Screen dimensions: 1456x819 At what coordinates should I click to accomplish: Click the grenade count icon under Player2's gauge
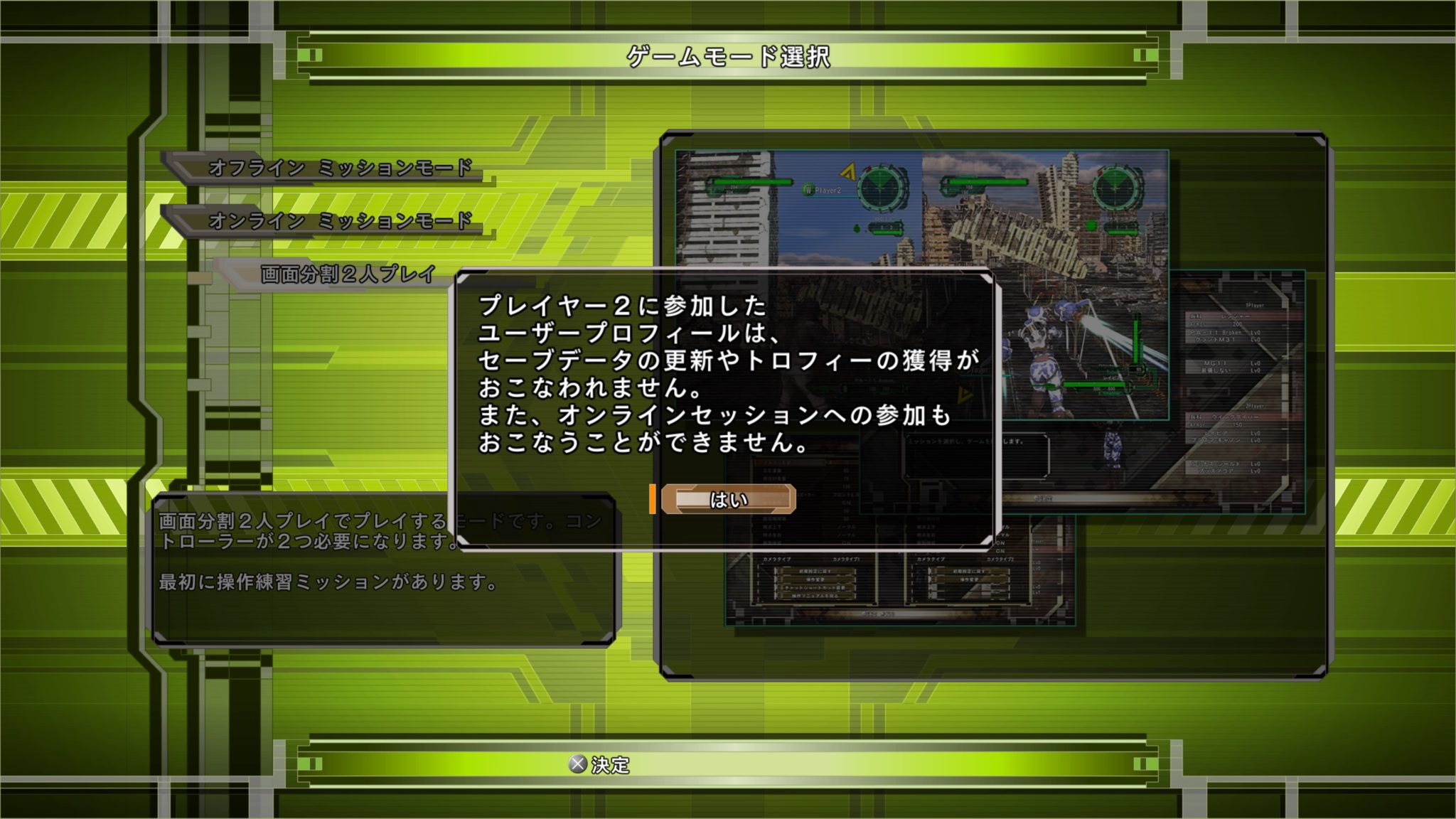pyautogui.click(x=856, y=229)
